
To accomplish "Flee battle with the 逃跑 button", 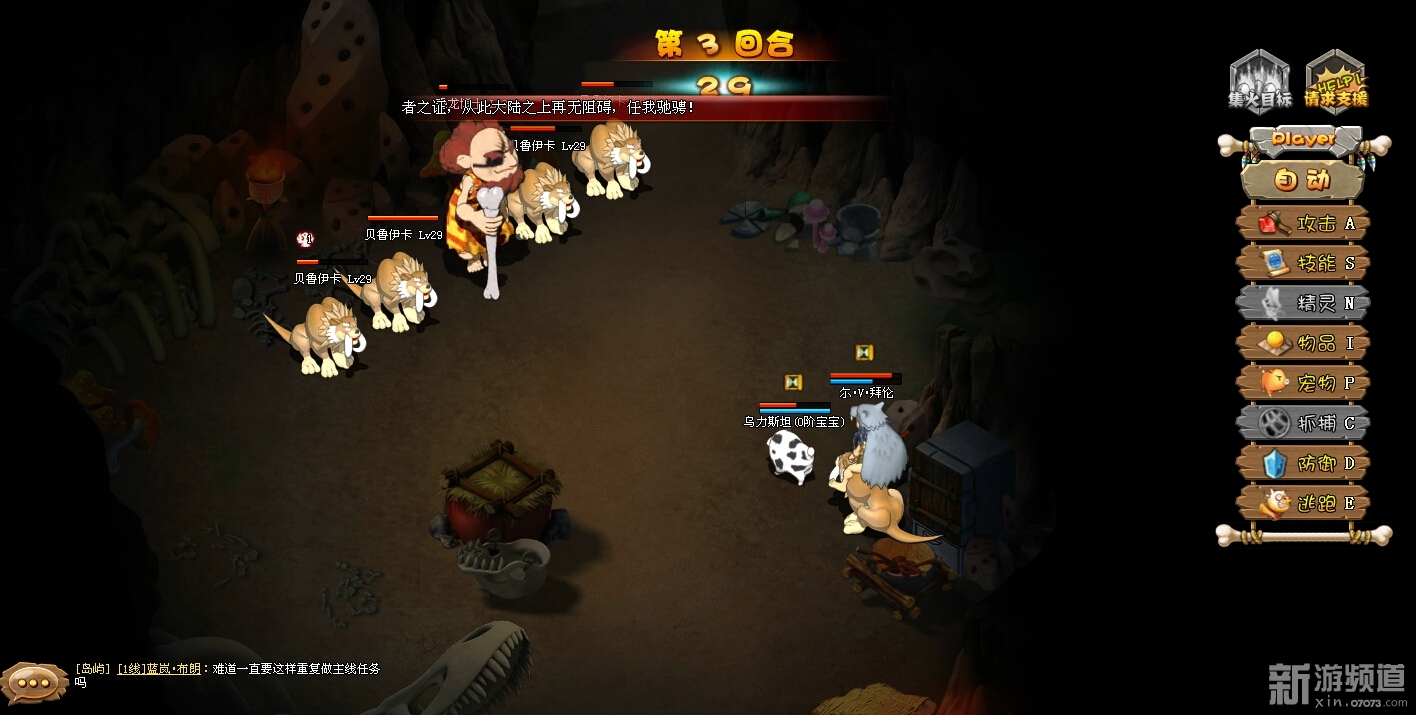I will pyautogui.click(x=1304, y=503).
